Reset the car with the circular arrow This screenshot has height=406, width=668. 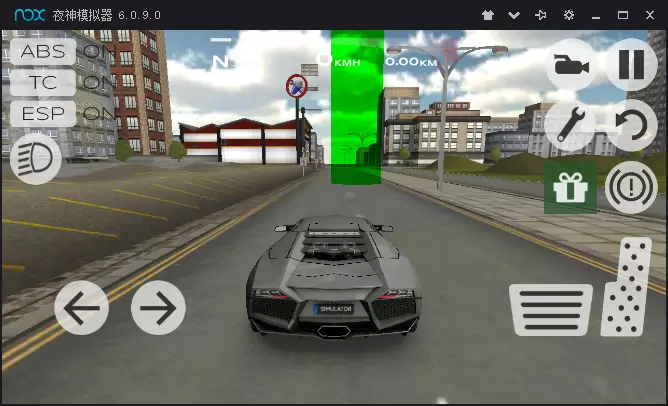click(631, 124)
